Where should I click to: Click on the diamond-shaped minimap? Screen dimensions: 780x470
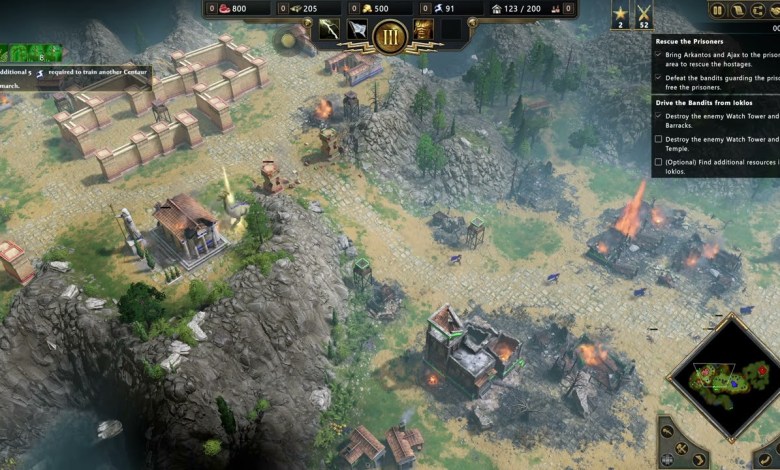coord(724,373)
